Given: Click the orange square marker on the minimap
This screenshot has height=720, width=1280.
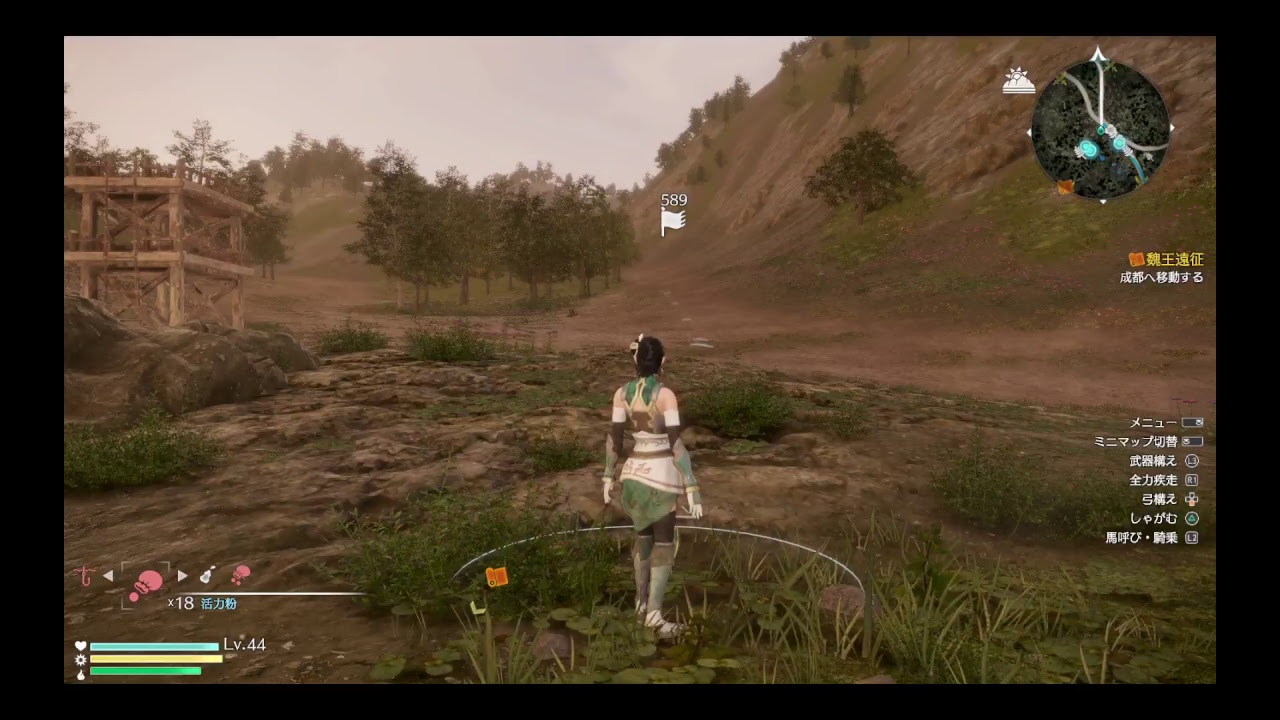Looking at the screenshot, I should click(x=1065, y=186).
